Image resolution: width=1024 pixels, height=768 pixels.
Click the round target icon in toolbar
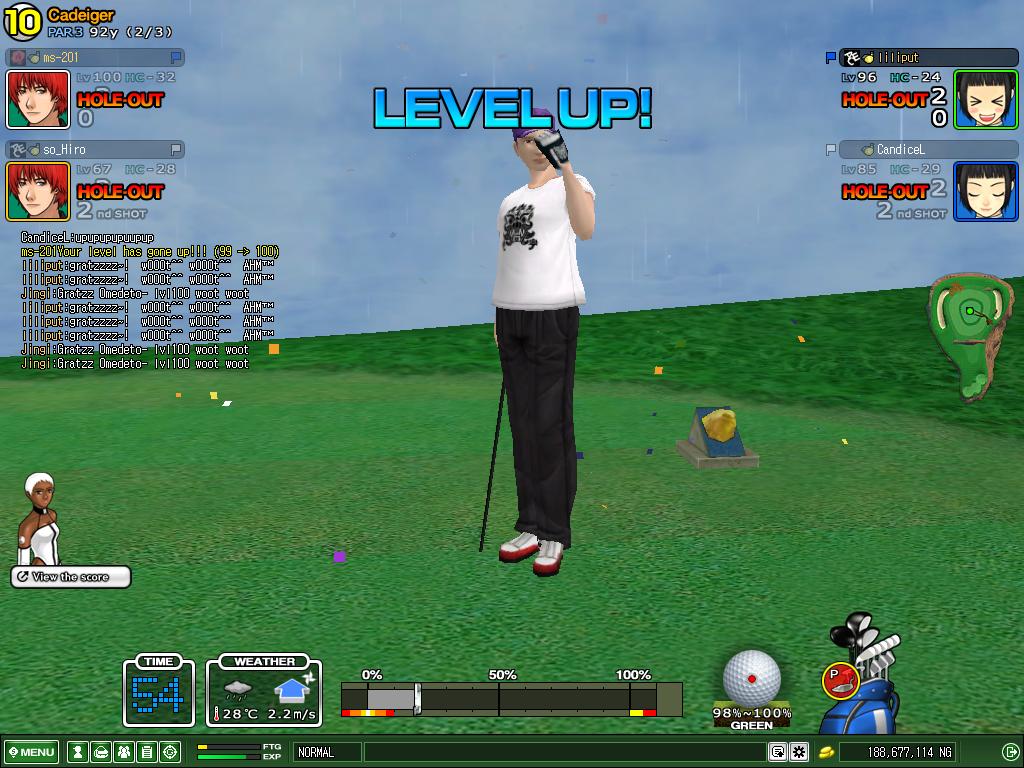tap(170, 752)
